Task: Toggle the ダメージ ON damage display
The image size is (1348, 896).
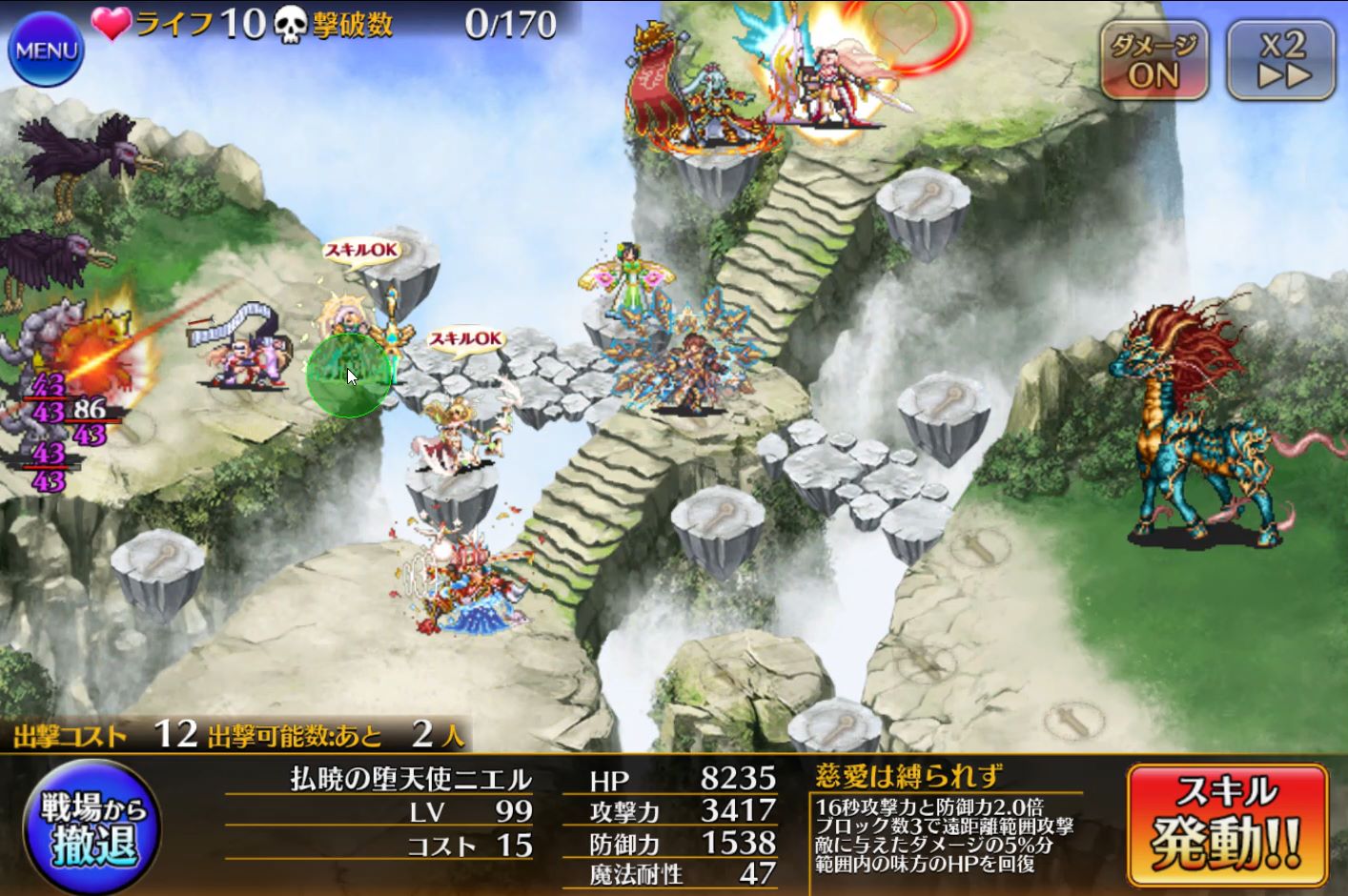Action: click(1154, 60)
